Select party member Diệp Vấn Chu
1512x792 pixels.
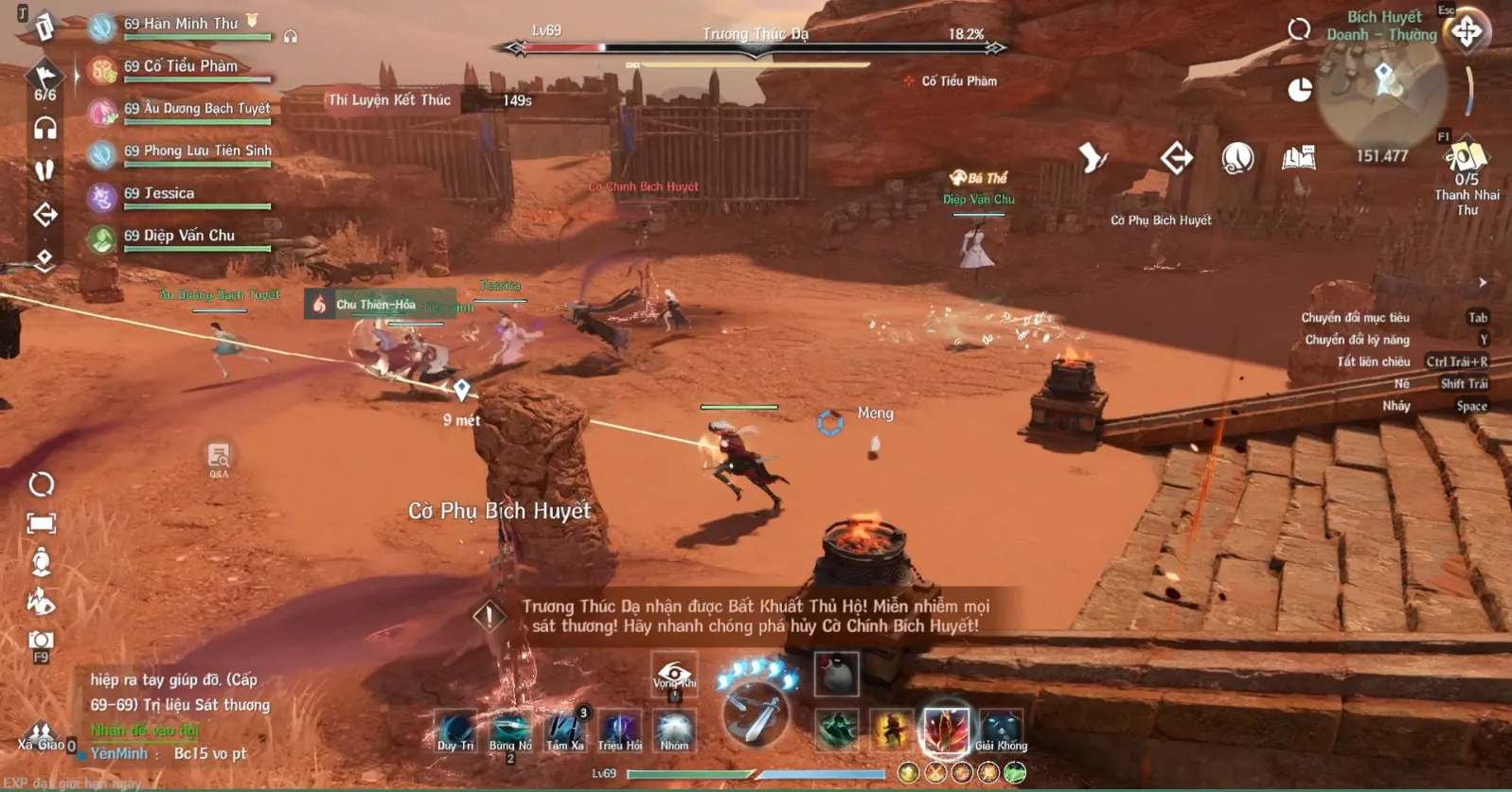179,238
